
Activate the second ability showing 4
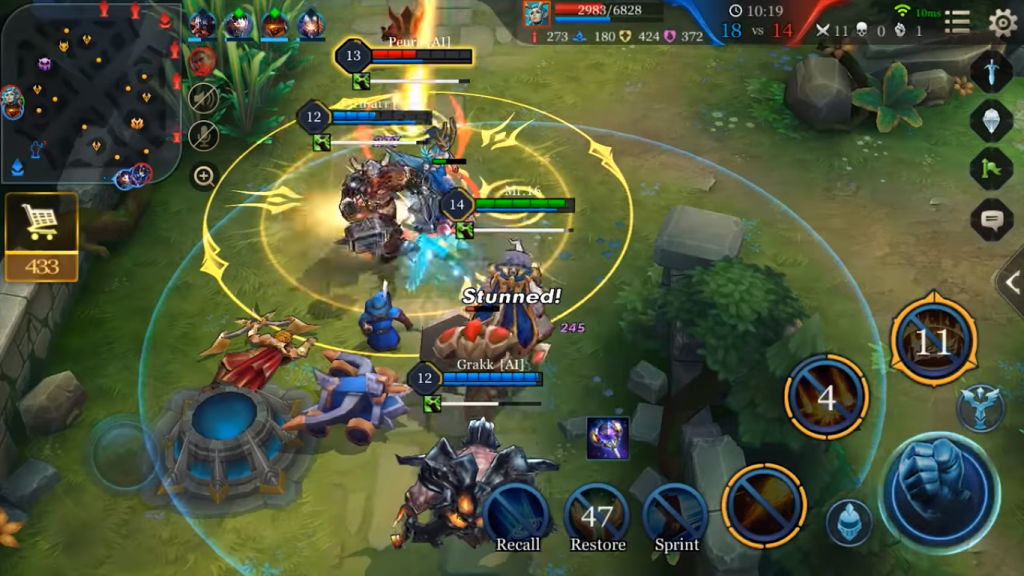click(x=826, y=397)
